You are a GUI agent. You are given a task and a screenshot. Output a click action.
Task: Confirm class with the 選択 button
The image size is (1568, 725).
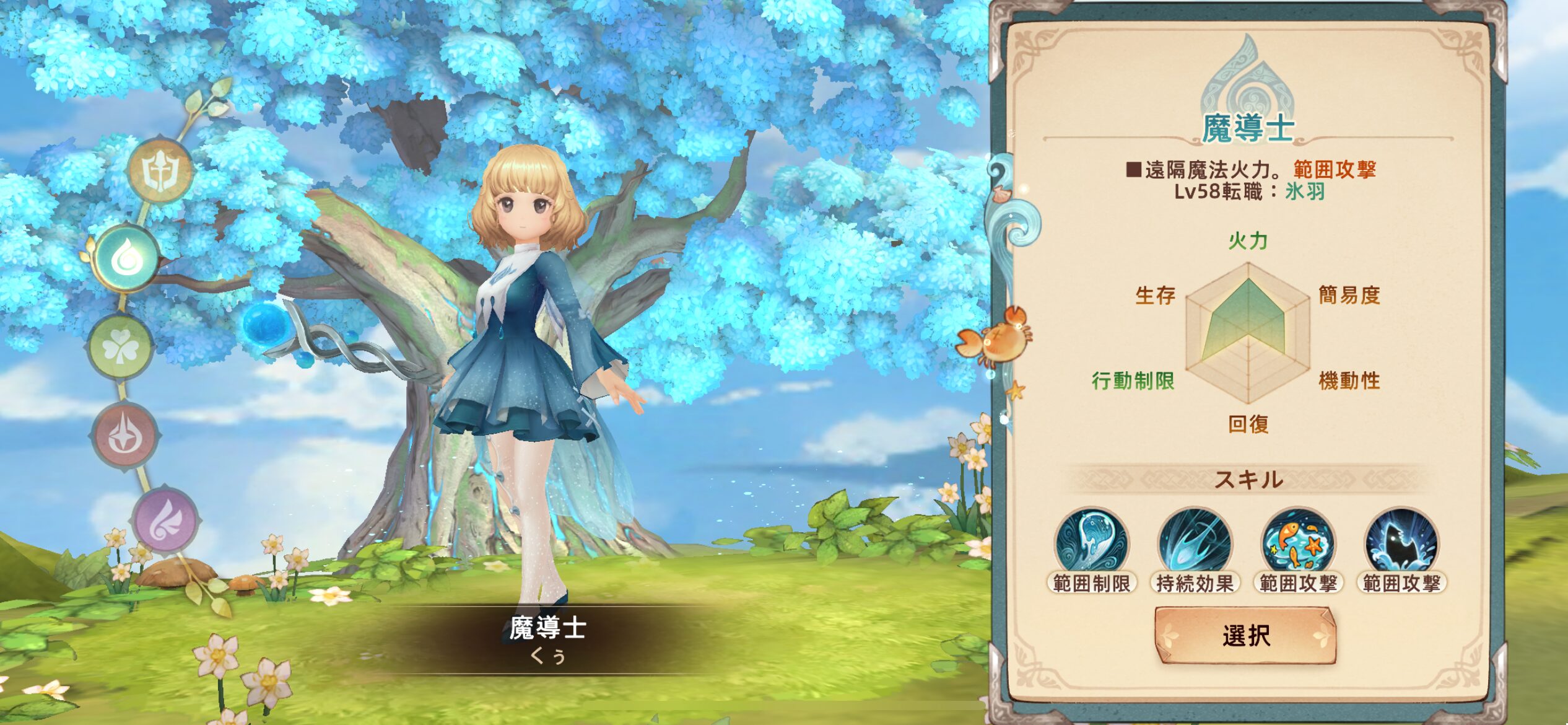1245,636
